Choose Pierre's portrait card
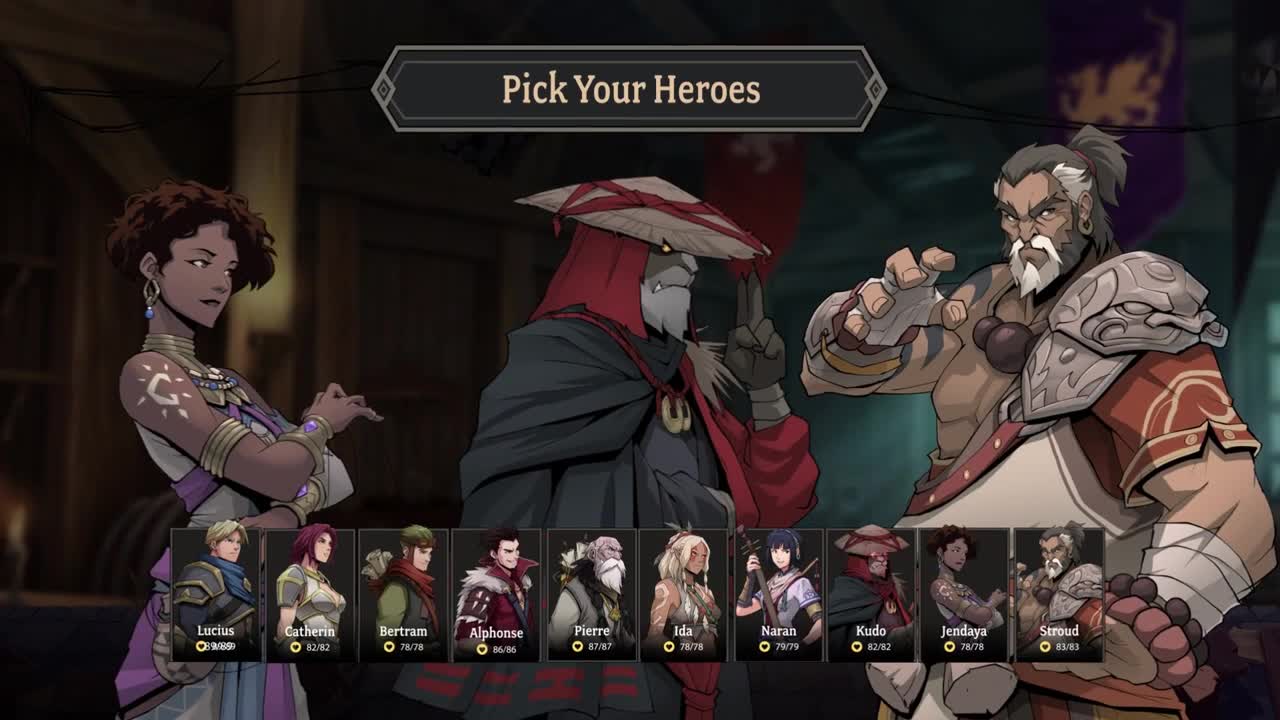Screen dimensions: 1280x720 (591, 594)
